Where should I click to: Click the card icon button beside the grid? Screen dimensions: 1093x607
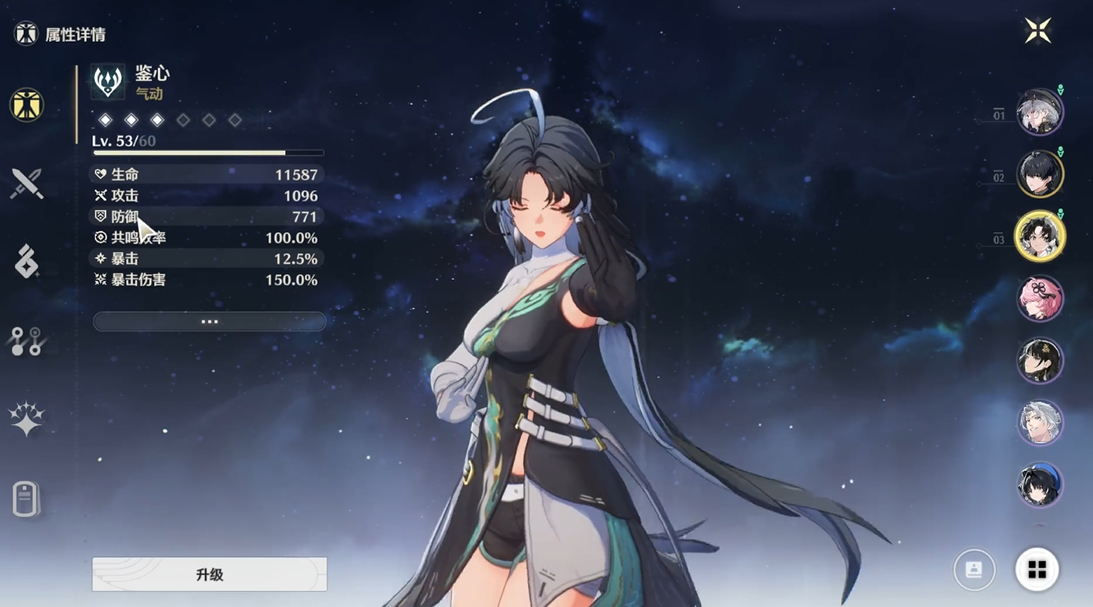973,570
